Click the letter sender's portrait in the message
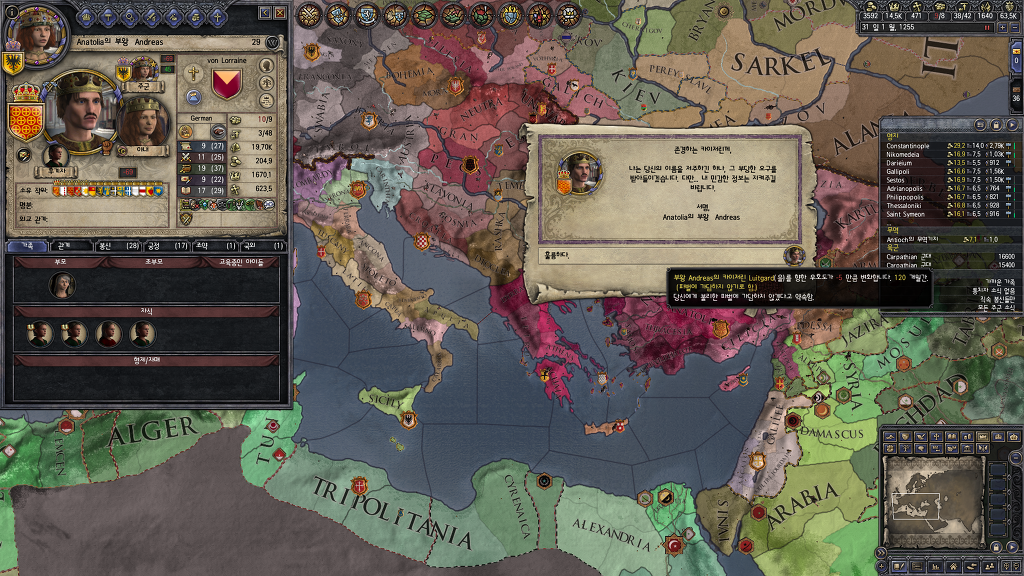 click(578, 171)
